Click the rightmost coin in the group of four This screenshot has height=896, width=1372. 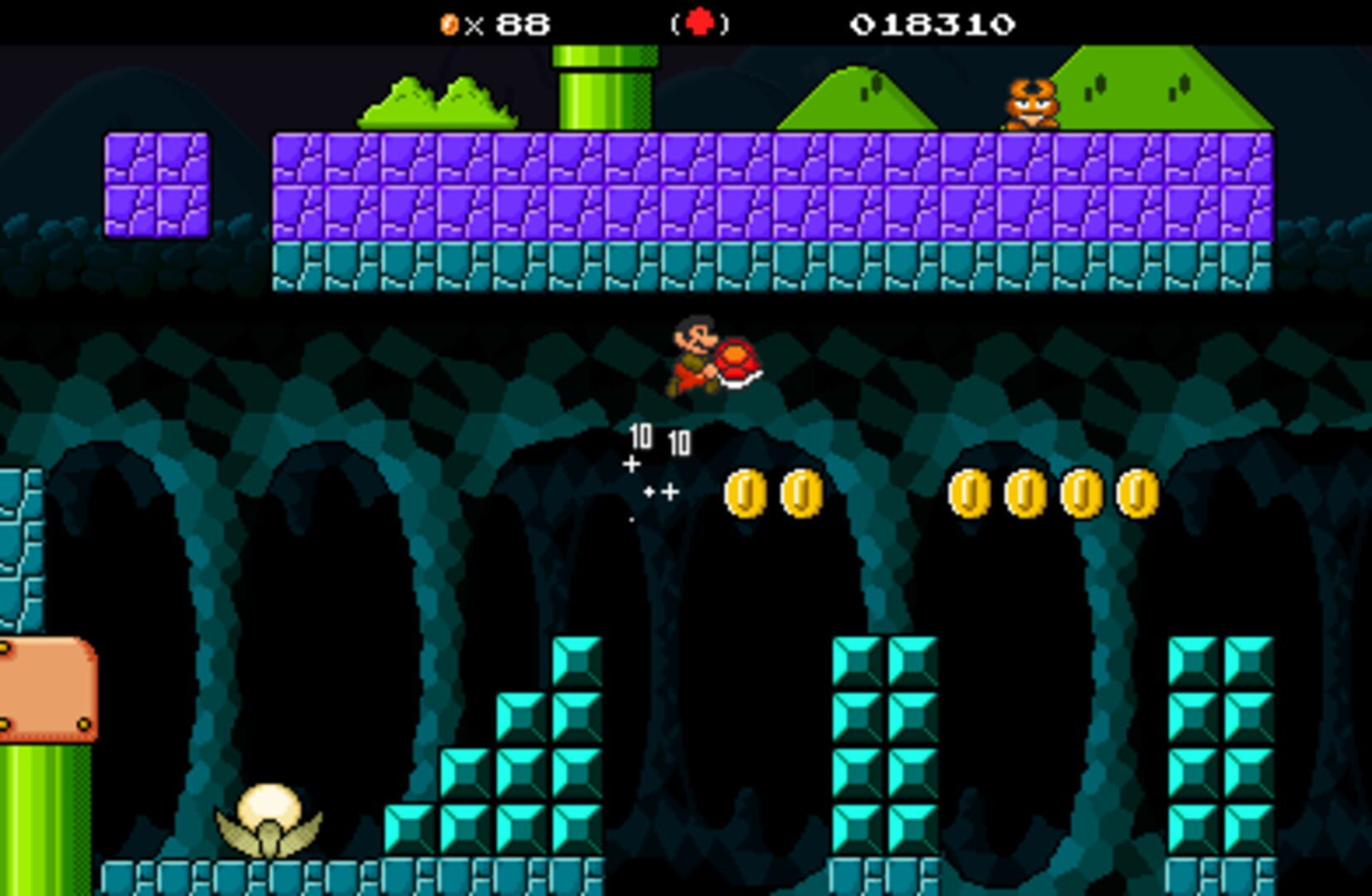pos(1136,494)
